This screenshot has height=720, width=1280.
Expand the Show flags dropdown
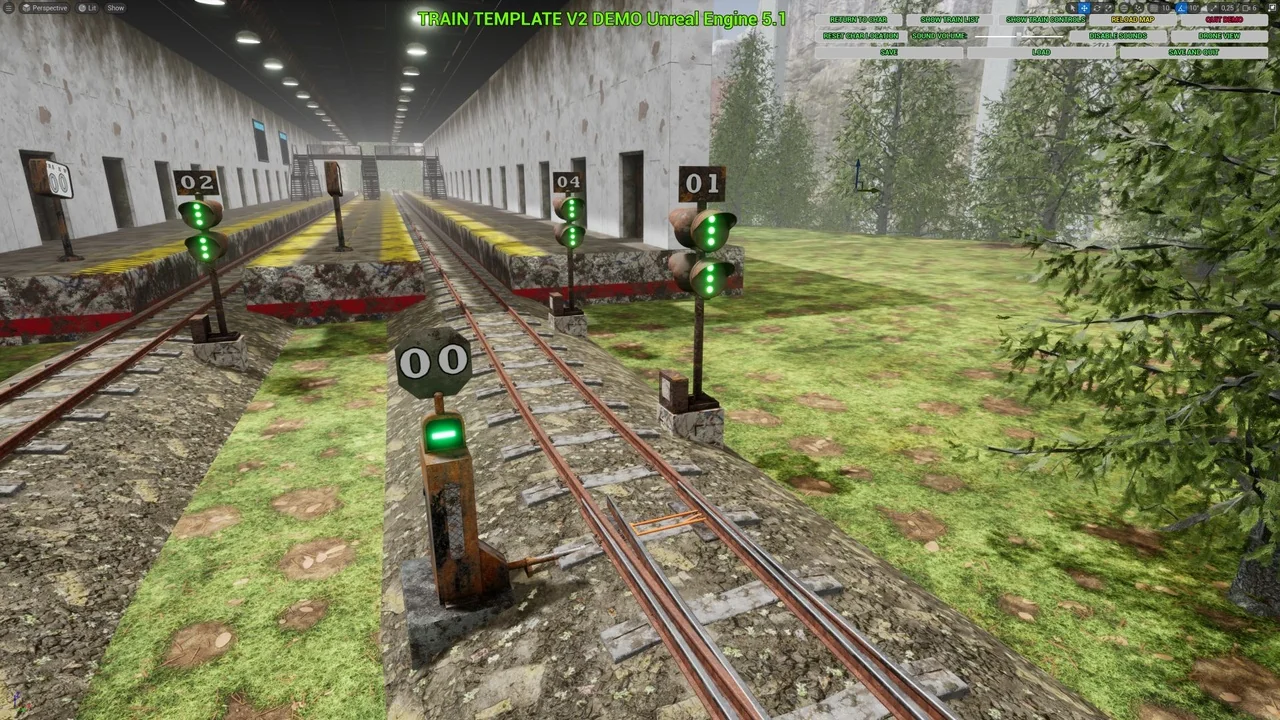(x=115, y=7)
